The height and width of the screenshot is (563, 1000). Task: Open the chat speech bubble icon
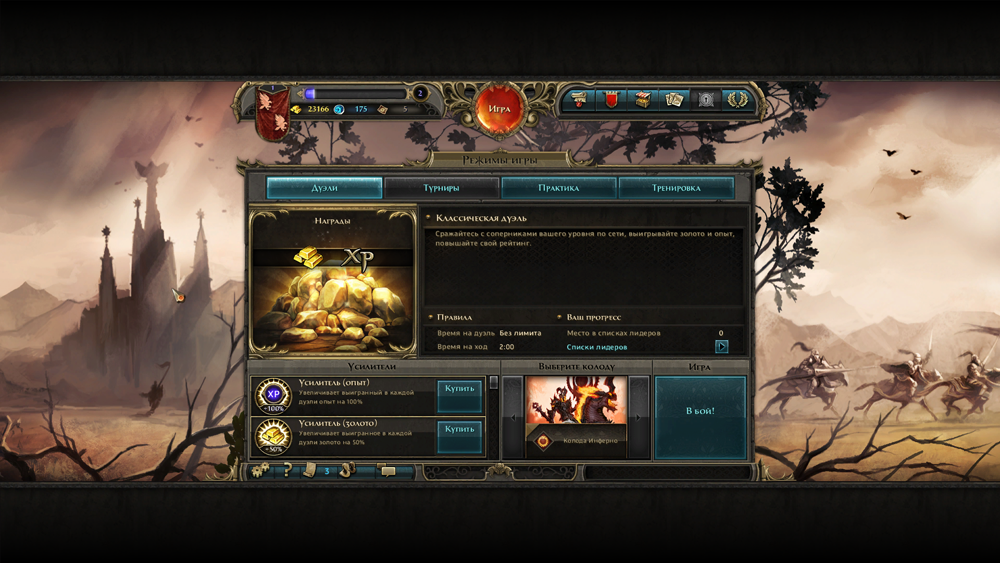point(388,471)
